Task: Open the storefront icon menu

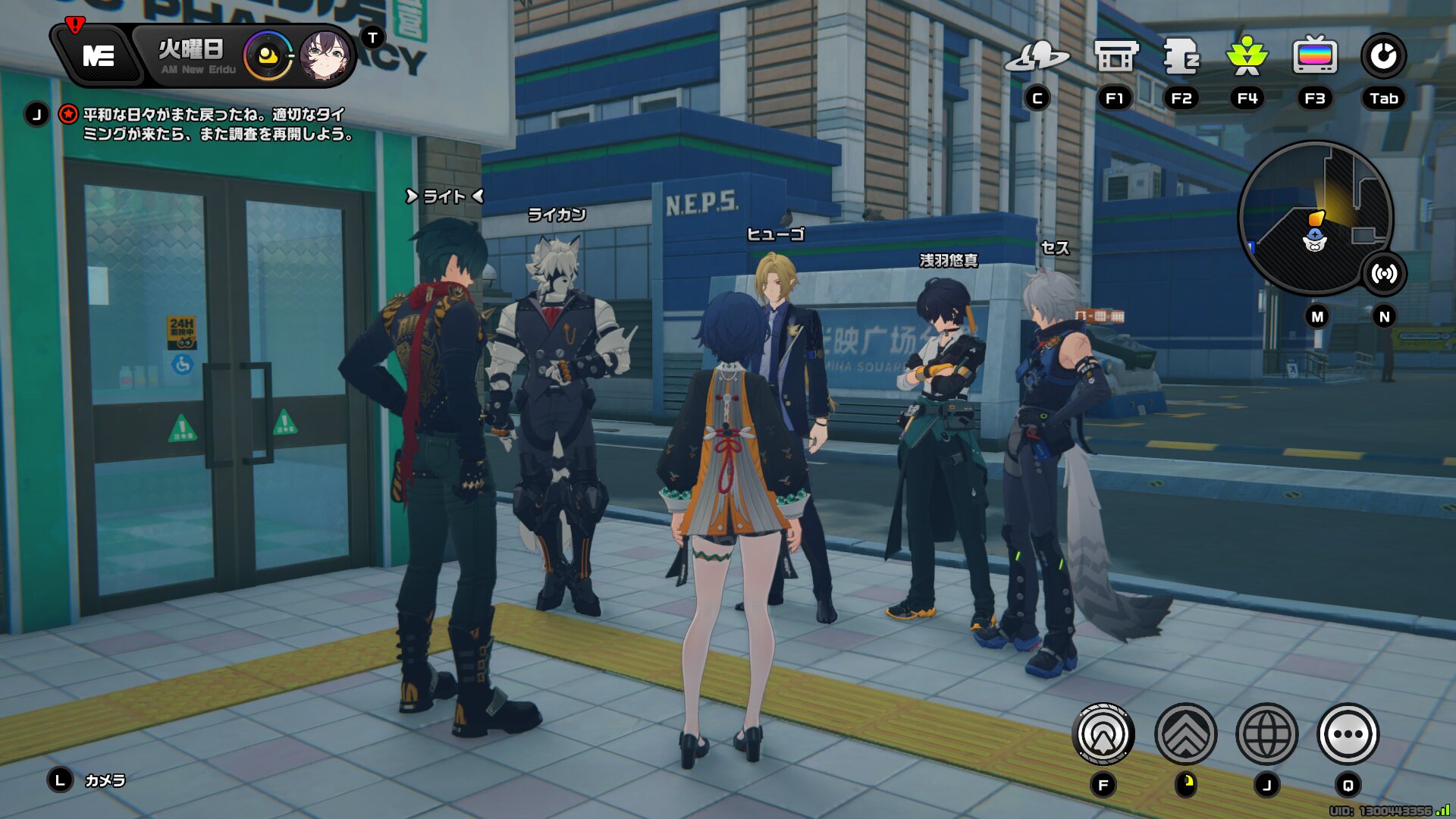Action: coord(1115,57)
